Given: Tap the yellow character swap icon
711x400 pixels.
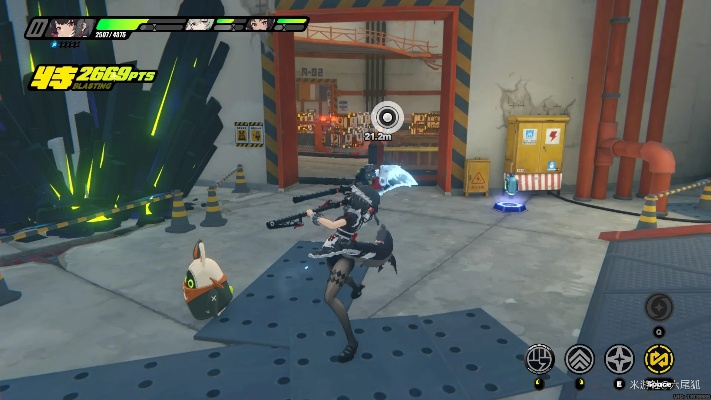Looking at the screenshot, I should (x=659, y=357).
